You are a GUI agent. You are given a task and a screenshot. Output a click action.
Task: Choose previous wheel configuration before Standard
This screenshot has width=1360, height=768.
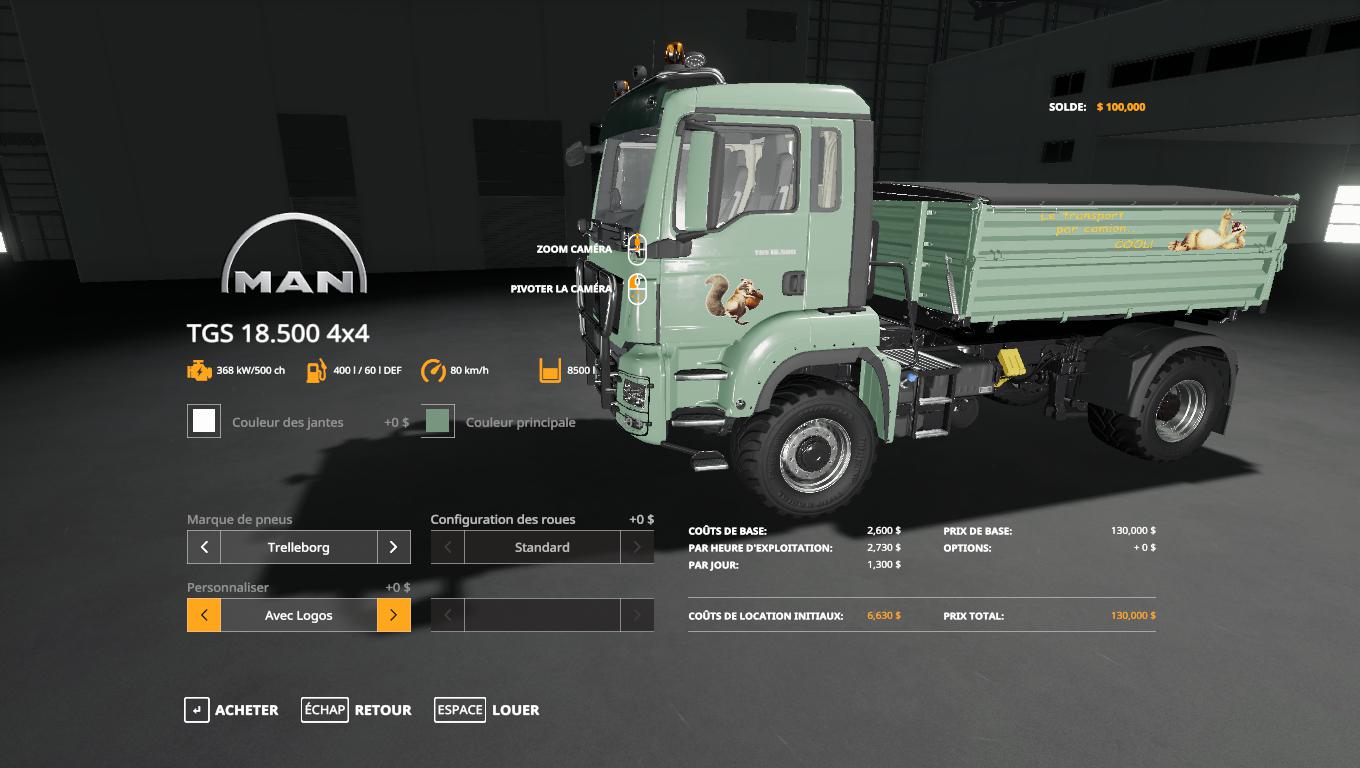tap(448, 547)
